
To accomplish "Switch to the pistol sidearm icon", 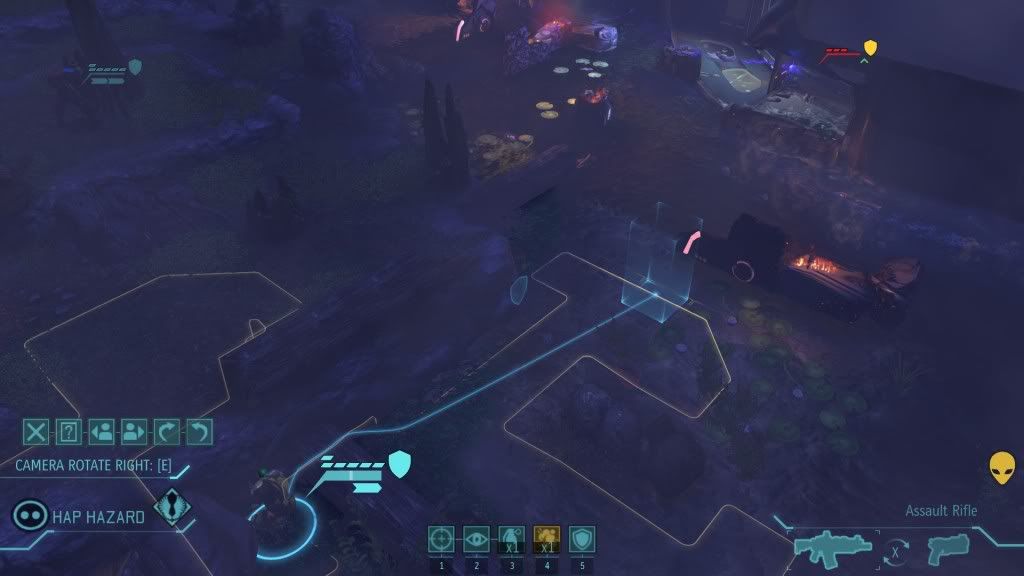I will coord(947,546).
